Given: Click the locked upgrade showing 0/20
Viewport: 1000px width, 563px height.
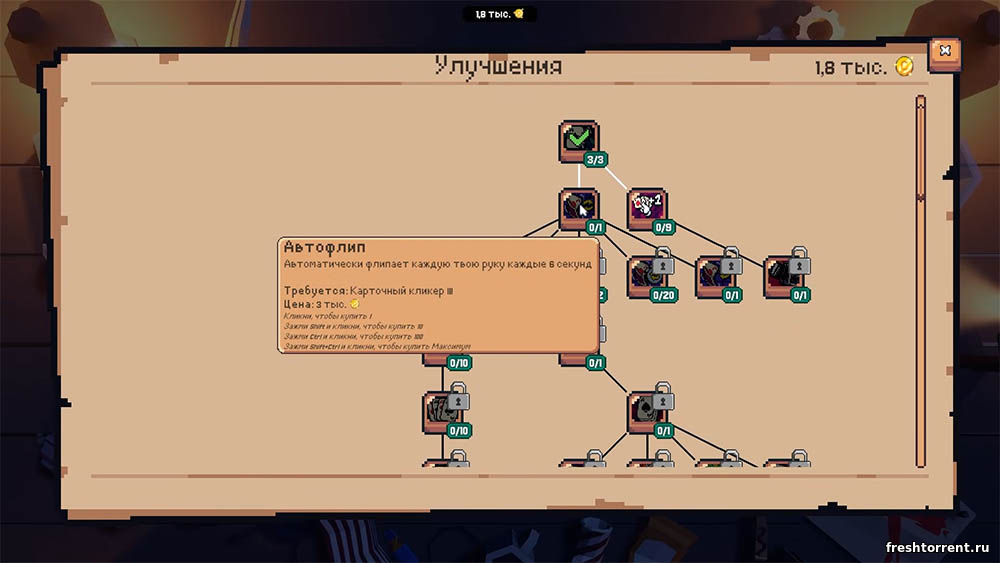Looking at the screenshot, I should coord(647,276).
